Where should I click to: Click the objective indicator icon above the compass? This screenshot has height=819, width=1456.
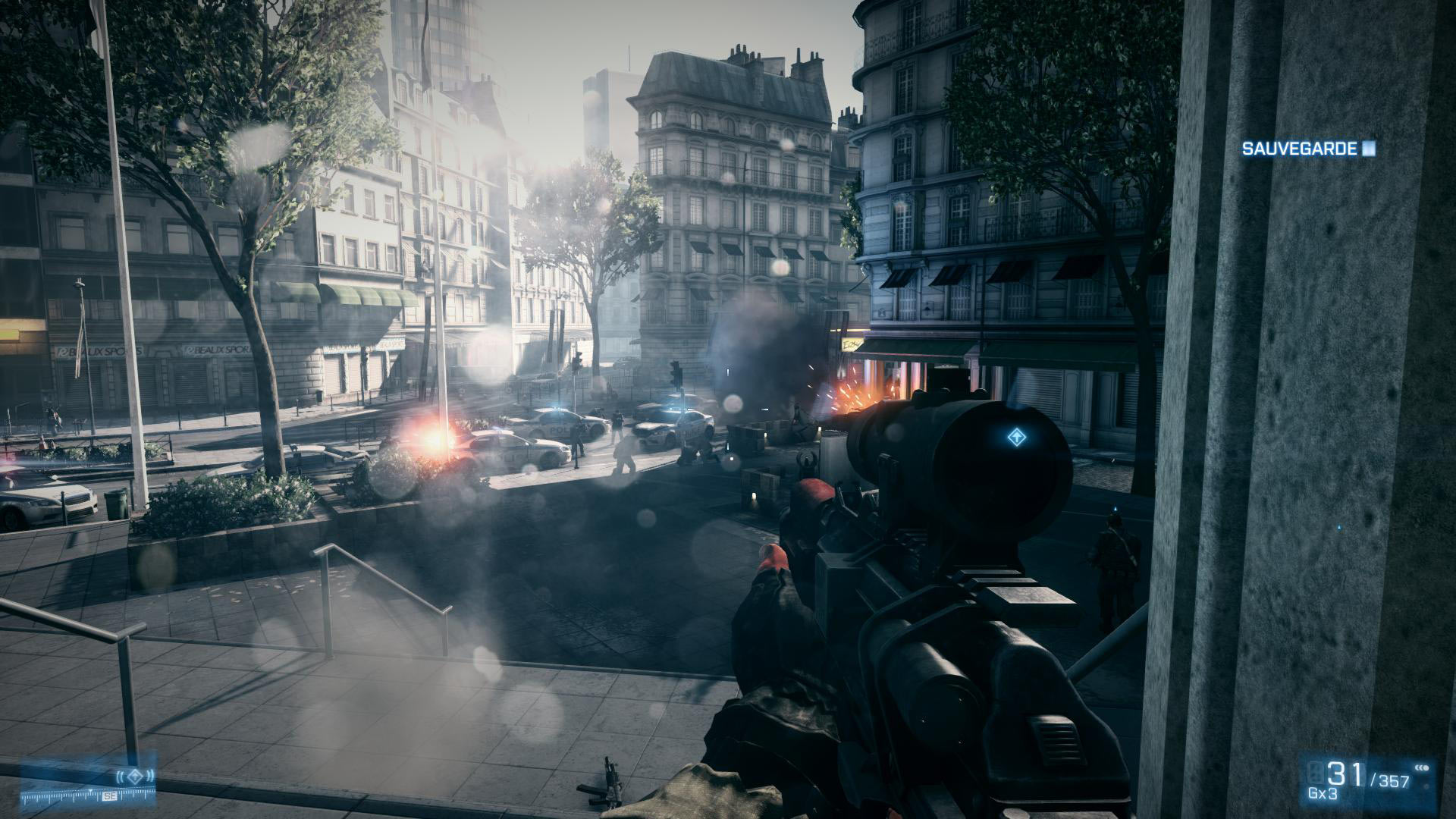click(x=135, y=775)
